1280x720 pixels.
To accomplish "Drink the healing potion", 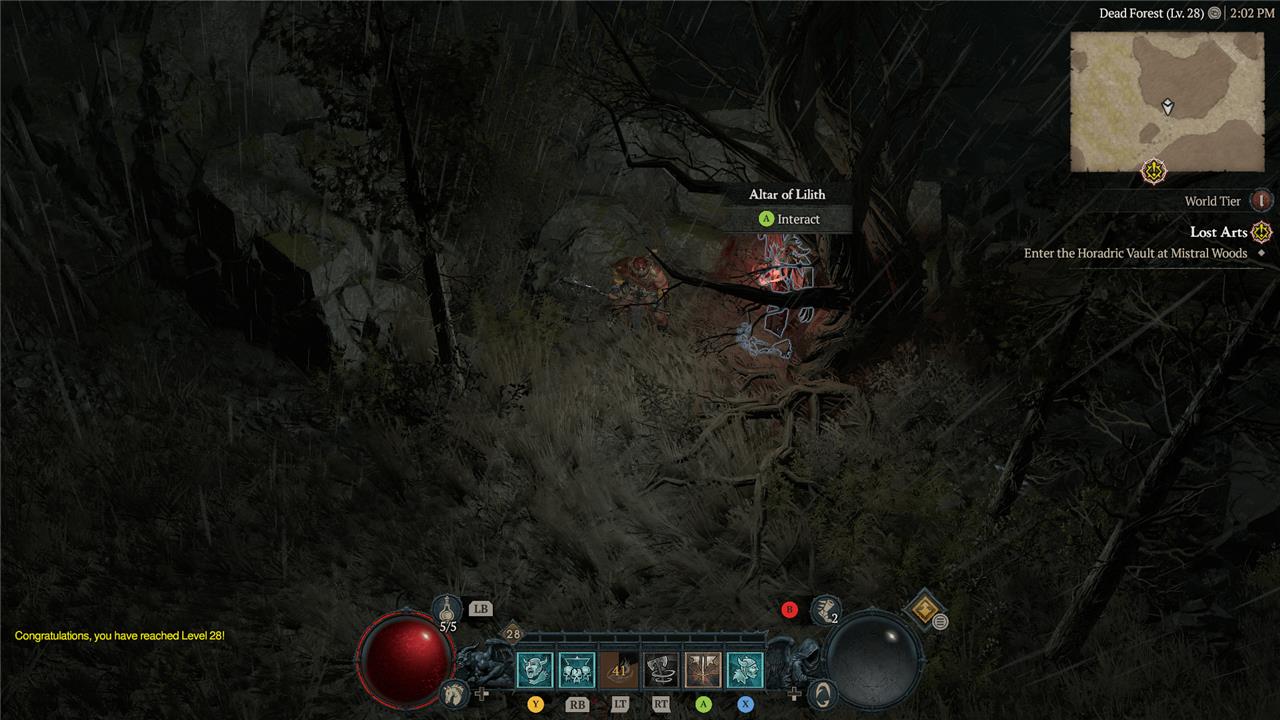I will point(447,608).
